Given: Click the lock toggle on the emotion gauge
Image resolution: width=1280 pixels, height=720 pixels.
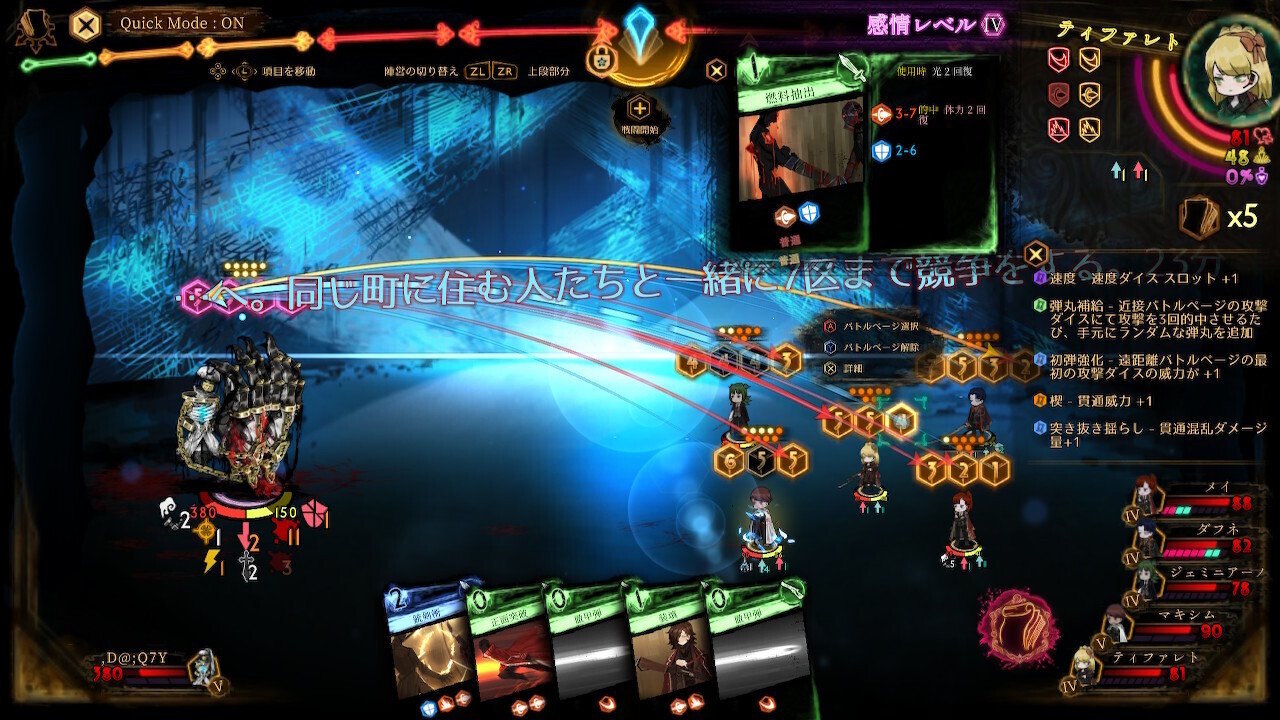Looking at the screenshot, I should 600,60.
